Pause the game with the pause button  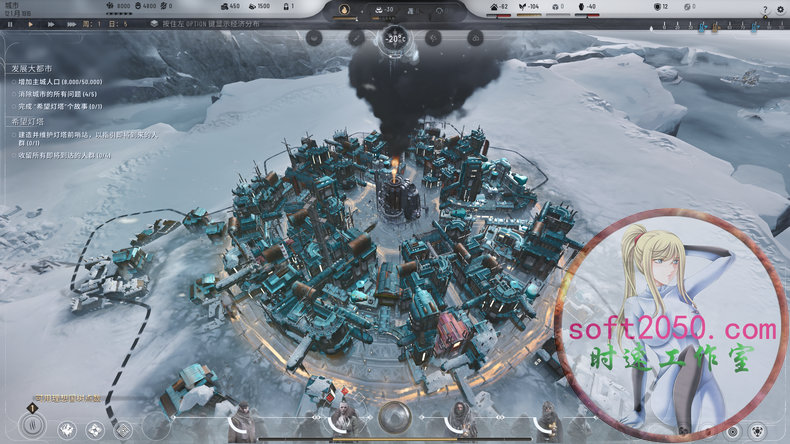tap(10, 22)
